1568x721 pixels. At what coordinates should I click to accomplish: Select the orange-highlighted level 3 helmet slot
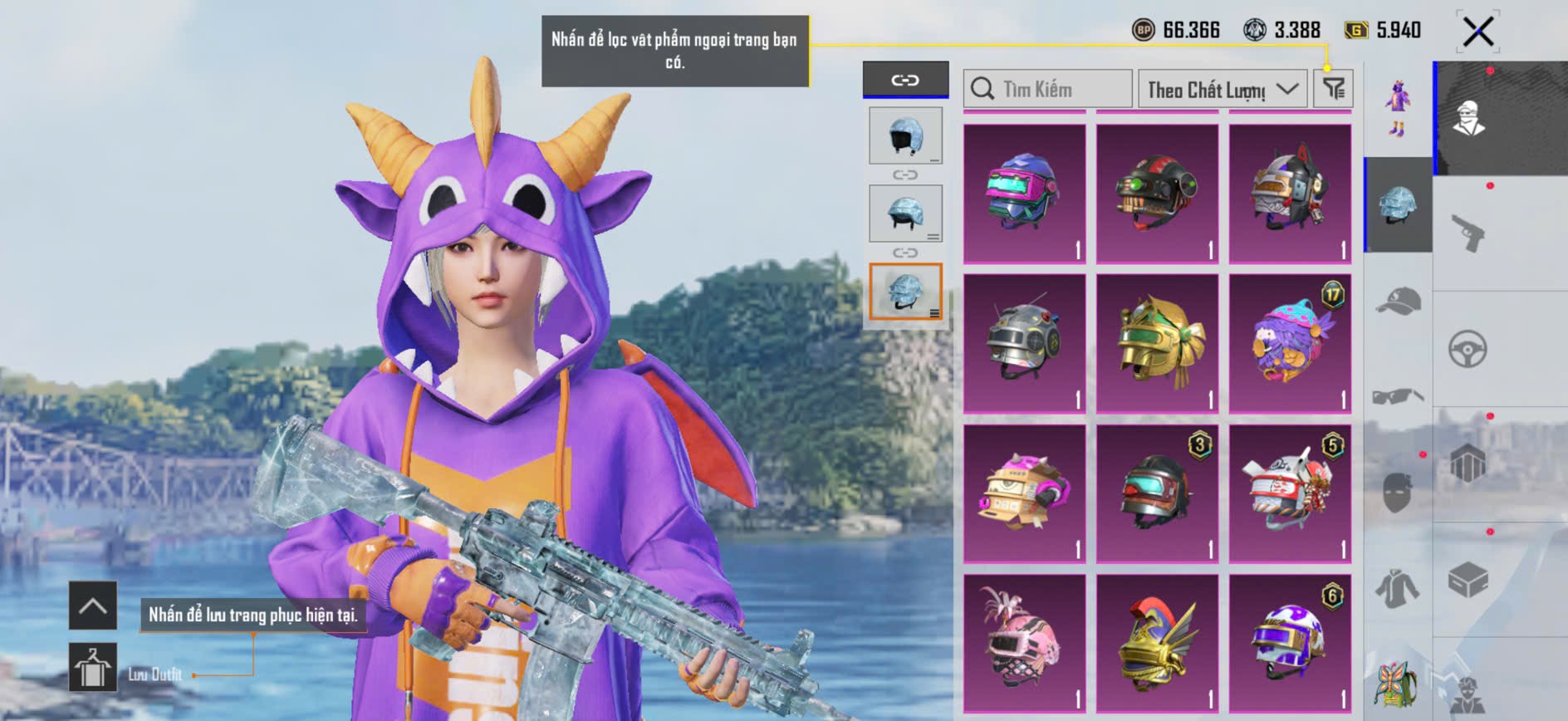coord(905,292)
